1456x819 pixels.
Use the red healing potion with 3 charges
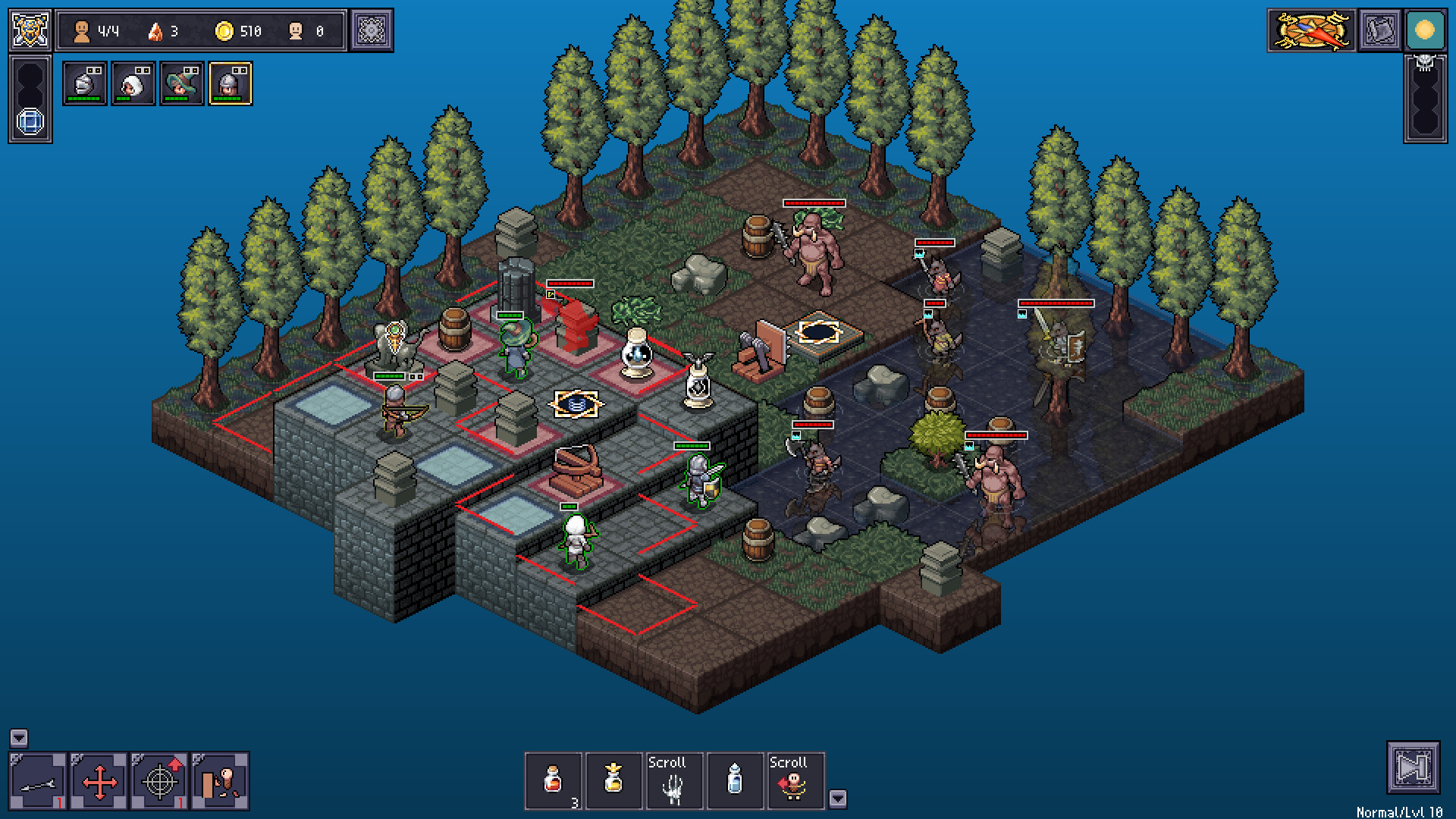click(x=553, y=781)
